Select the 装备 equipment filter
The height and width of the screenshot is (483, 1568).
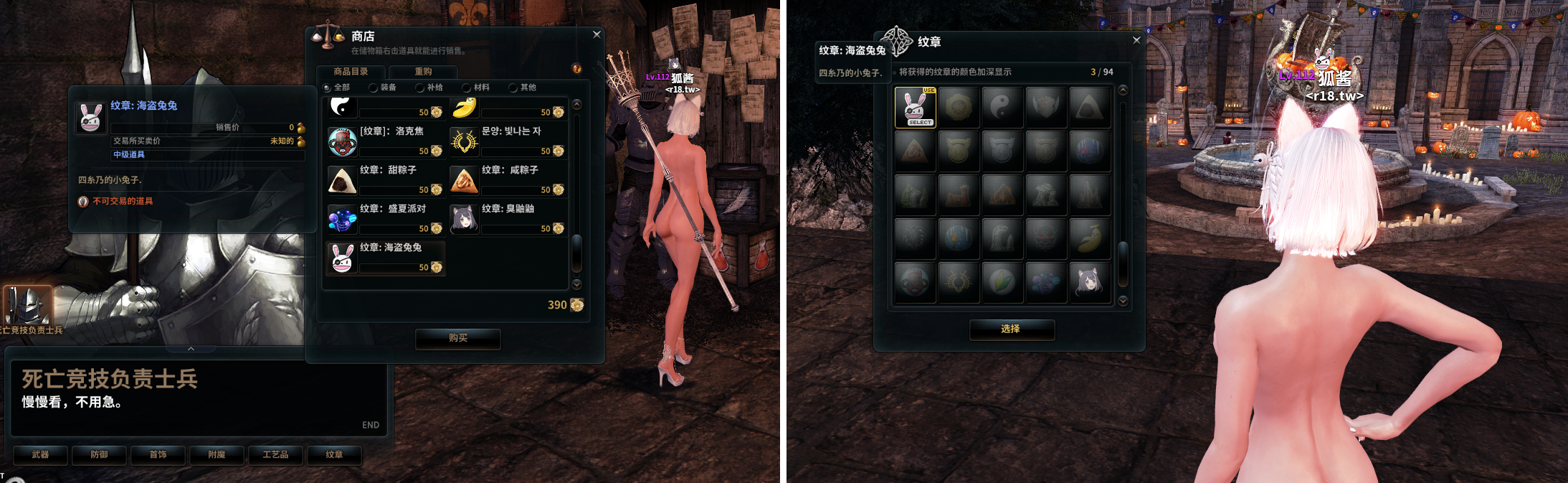374,88
